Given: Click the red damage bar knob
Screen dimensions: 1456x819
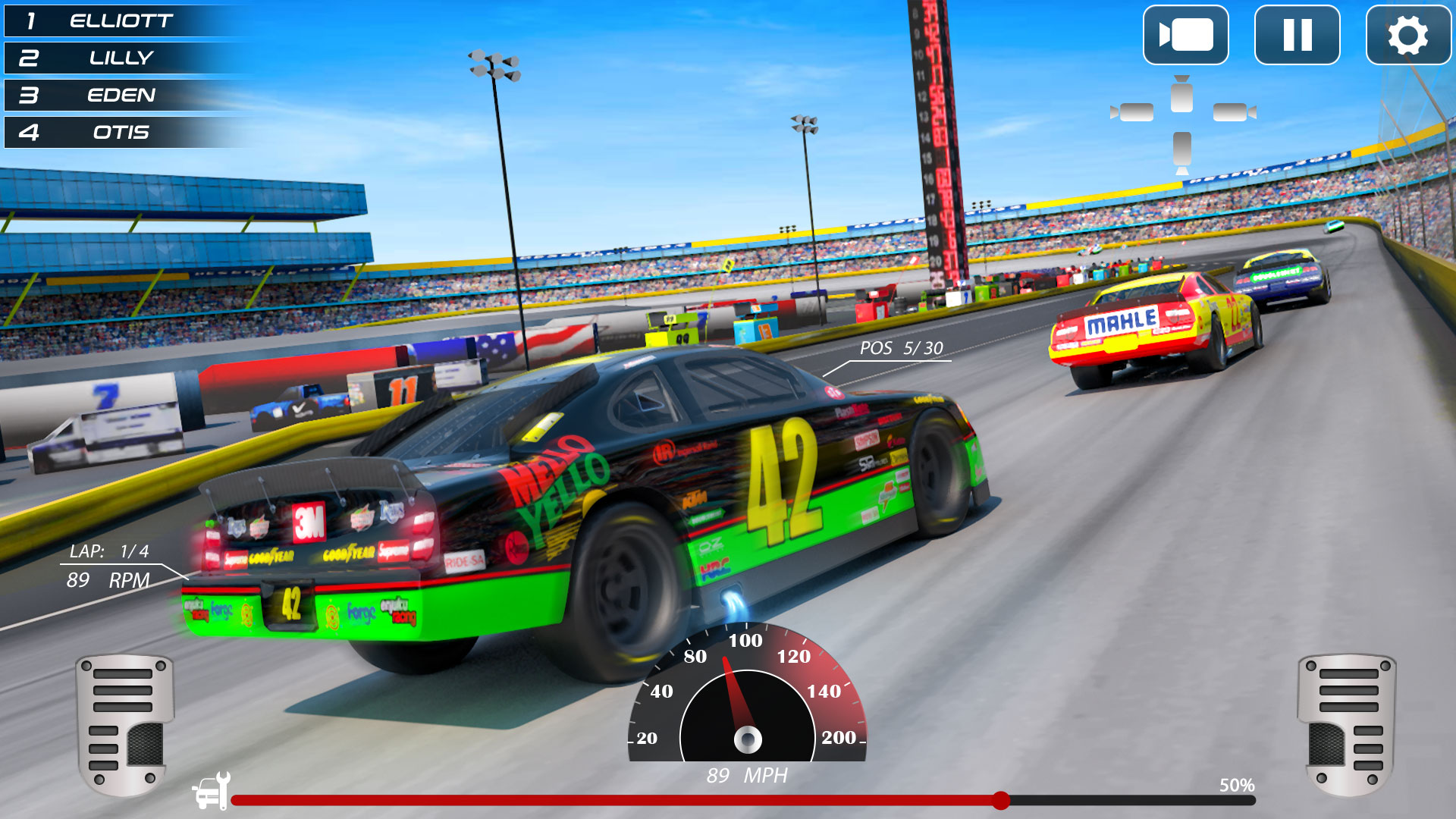Looking at the screenshot, I should 1001,800.
